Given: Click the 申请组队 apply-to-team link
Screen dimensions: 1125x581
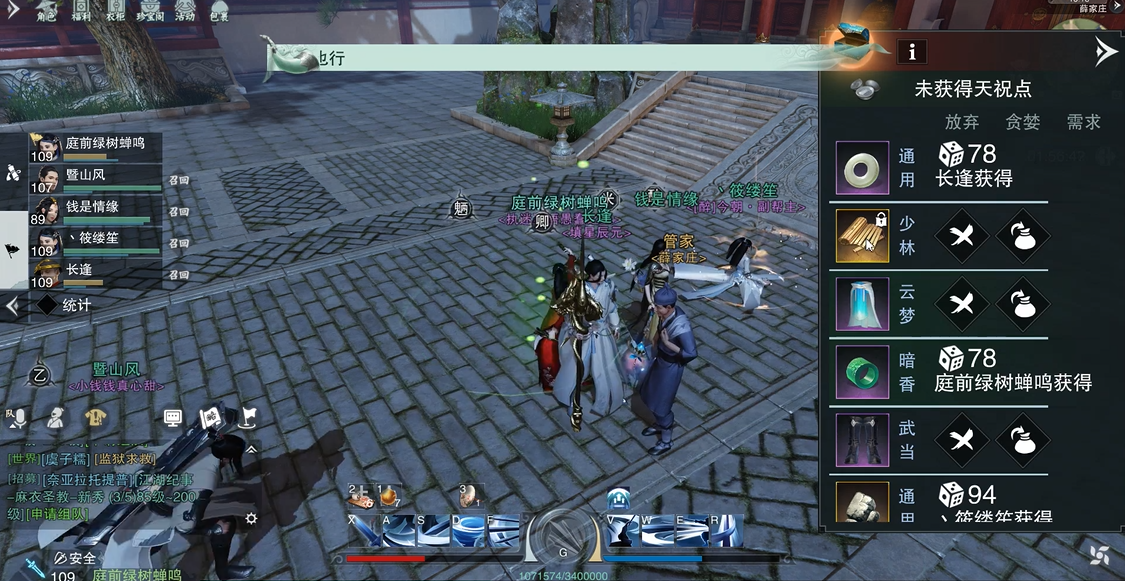Looking at the screenshot, I should 49,514.
